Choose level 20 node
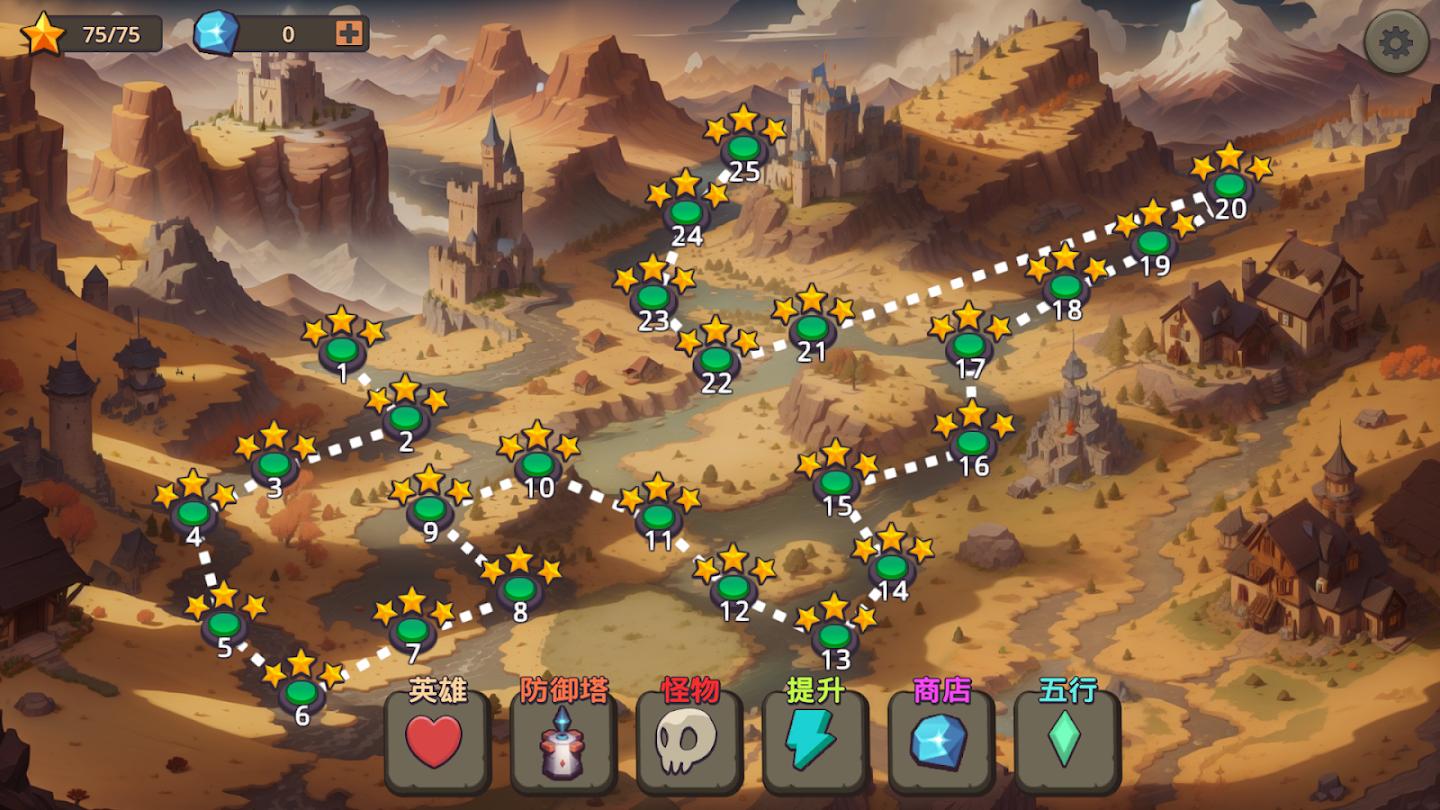 [1230, 186]
